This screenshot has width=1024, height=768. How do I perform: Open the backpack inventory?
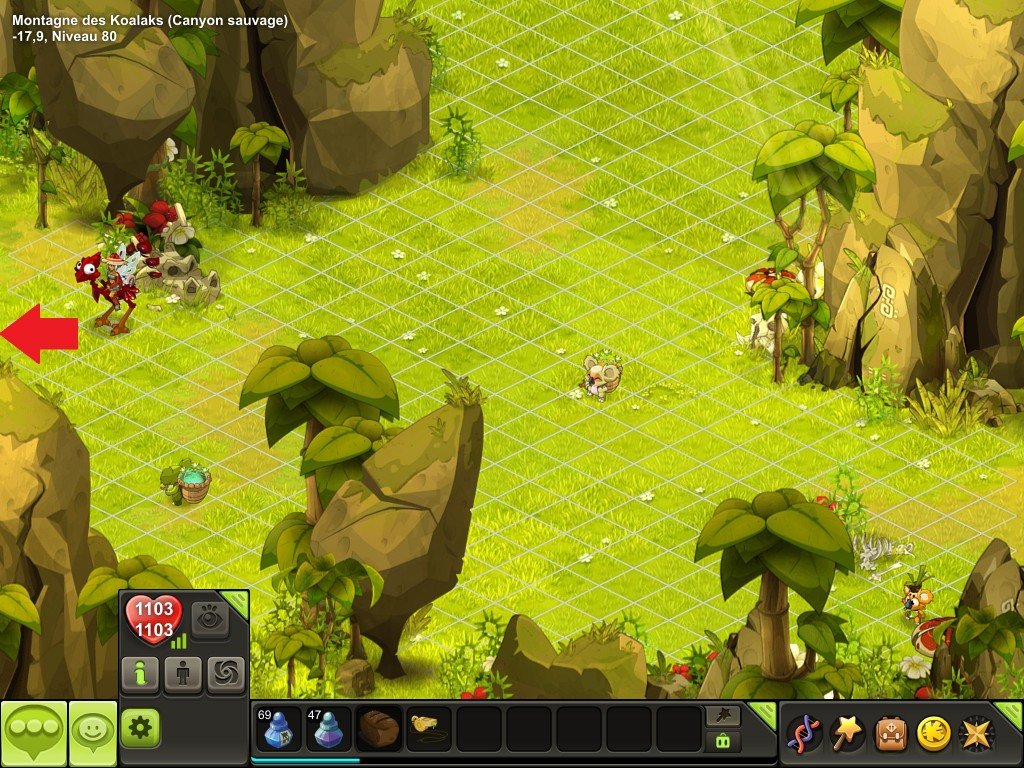click(890, 734)
